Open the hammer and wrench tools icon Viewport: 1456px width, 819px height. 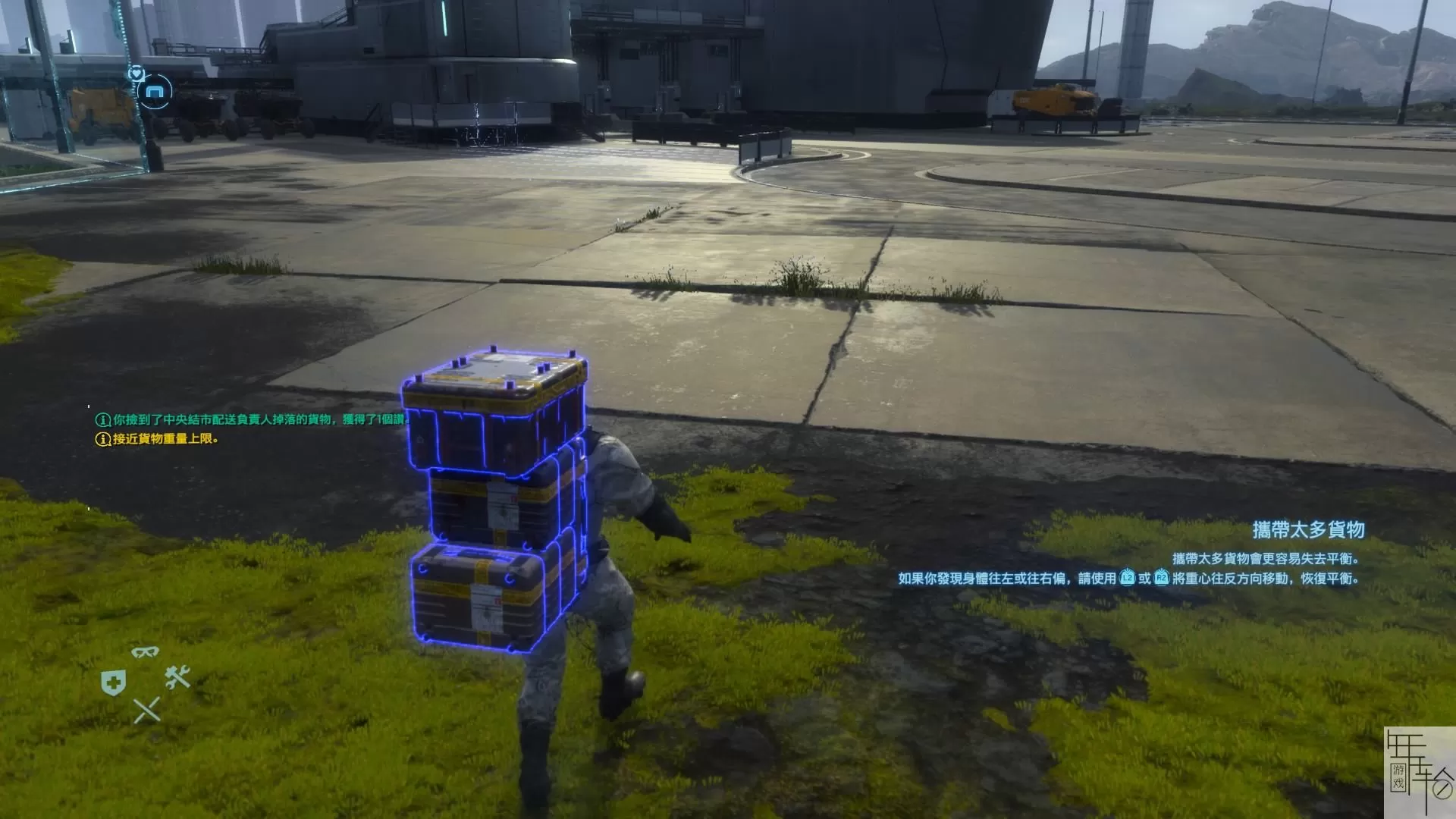[x=177, y=676]
